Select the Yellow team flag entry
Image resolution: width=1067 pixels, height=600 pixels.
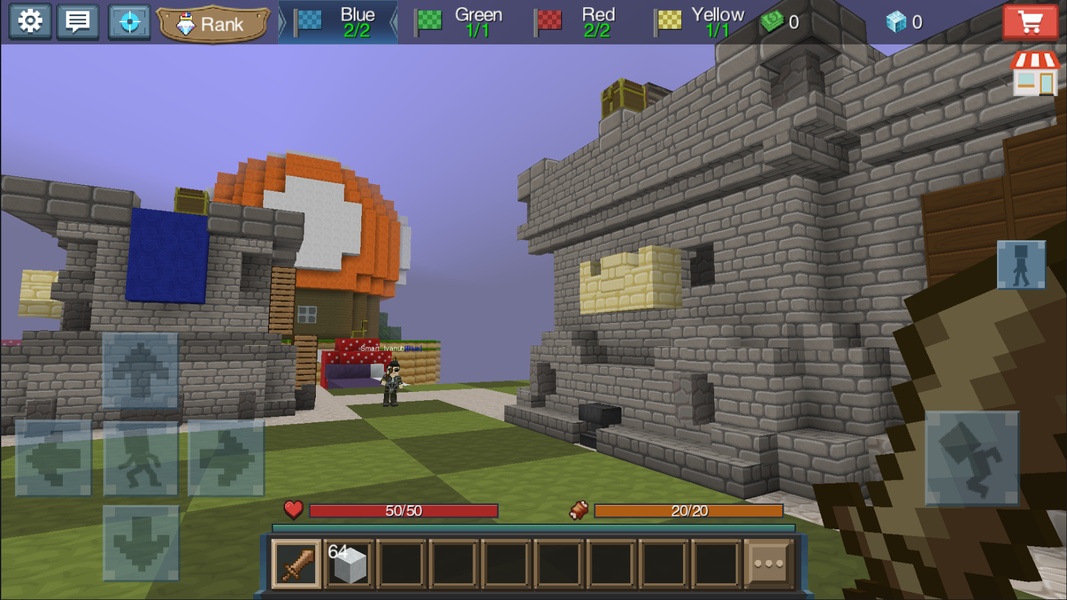699,22
